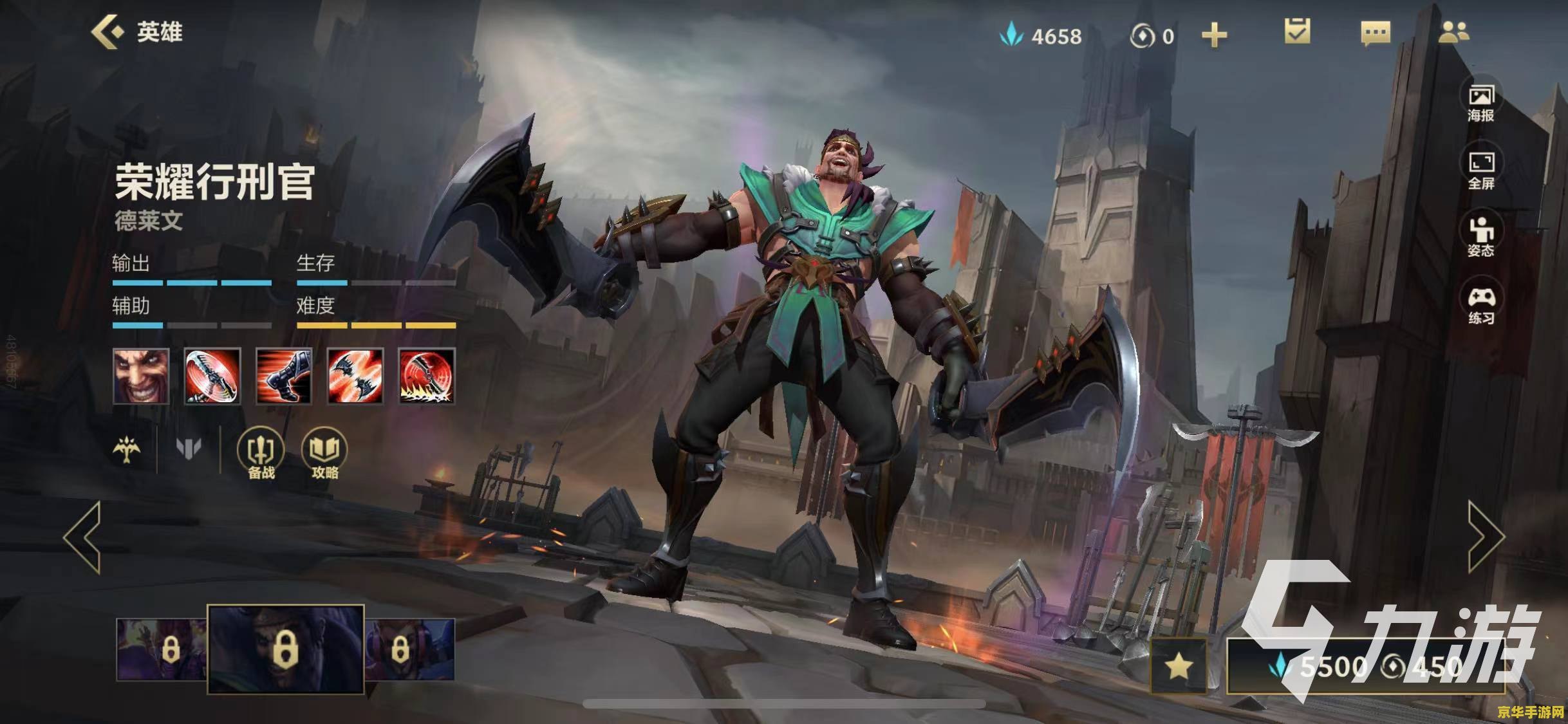Viewport: 1568px width, 724px height.
Task: Open the friends list icon
Action: (x=1453, y=32)
